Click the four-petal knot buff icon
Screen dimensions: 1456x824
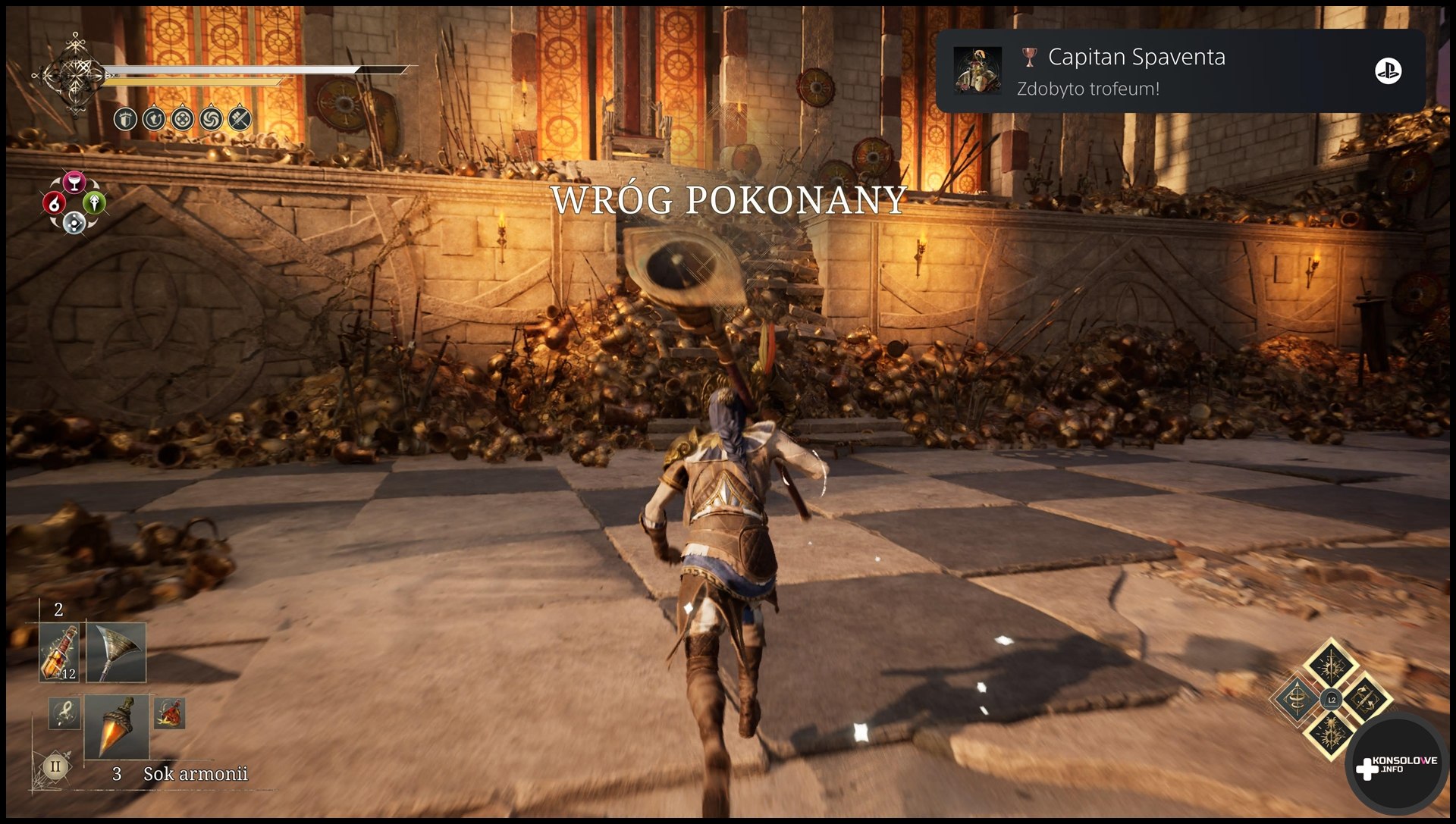pyautogui.click(x=182, y=119)
